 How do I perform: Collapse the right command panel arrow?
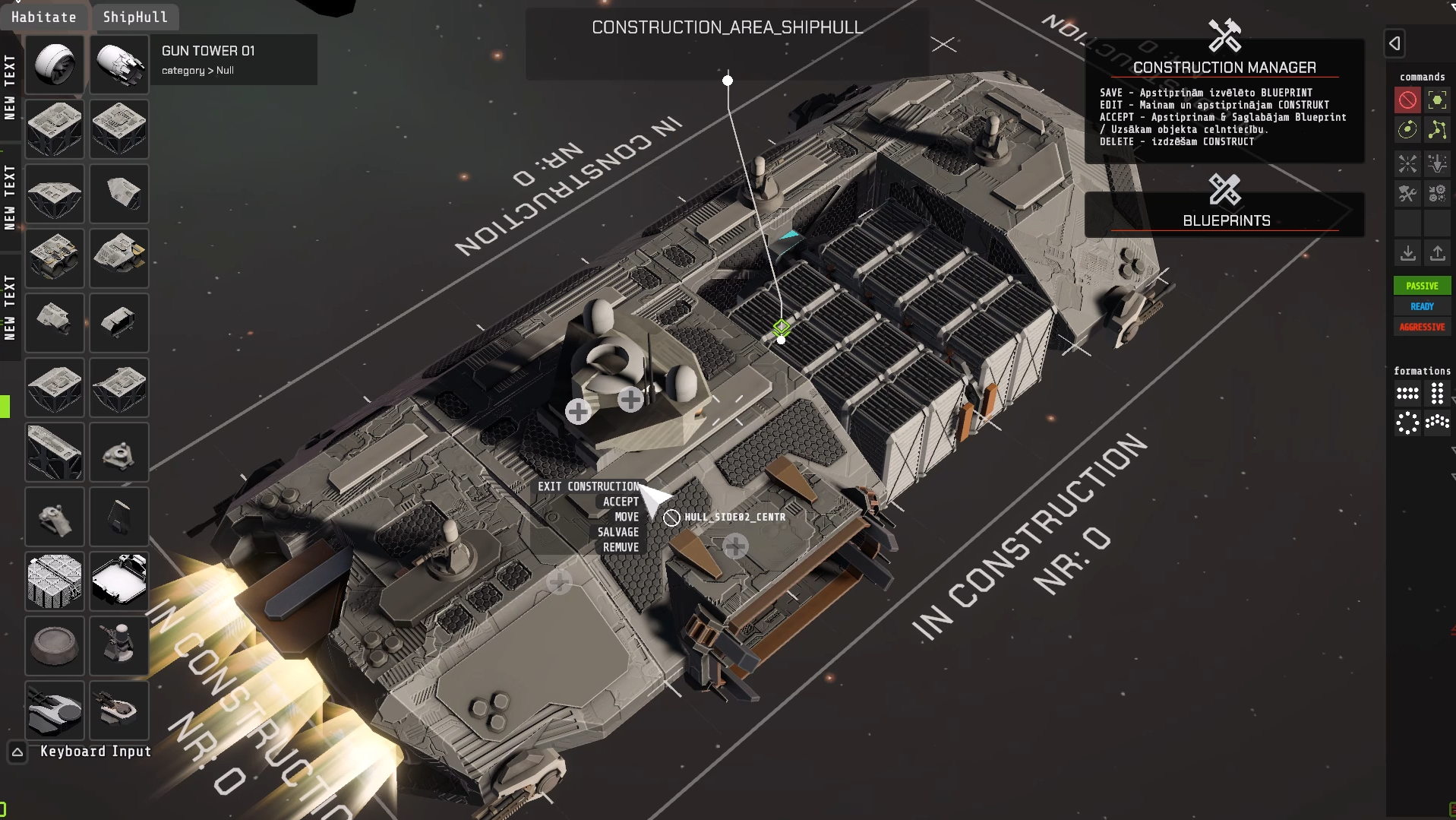1395,43
